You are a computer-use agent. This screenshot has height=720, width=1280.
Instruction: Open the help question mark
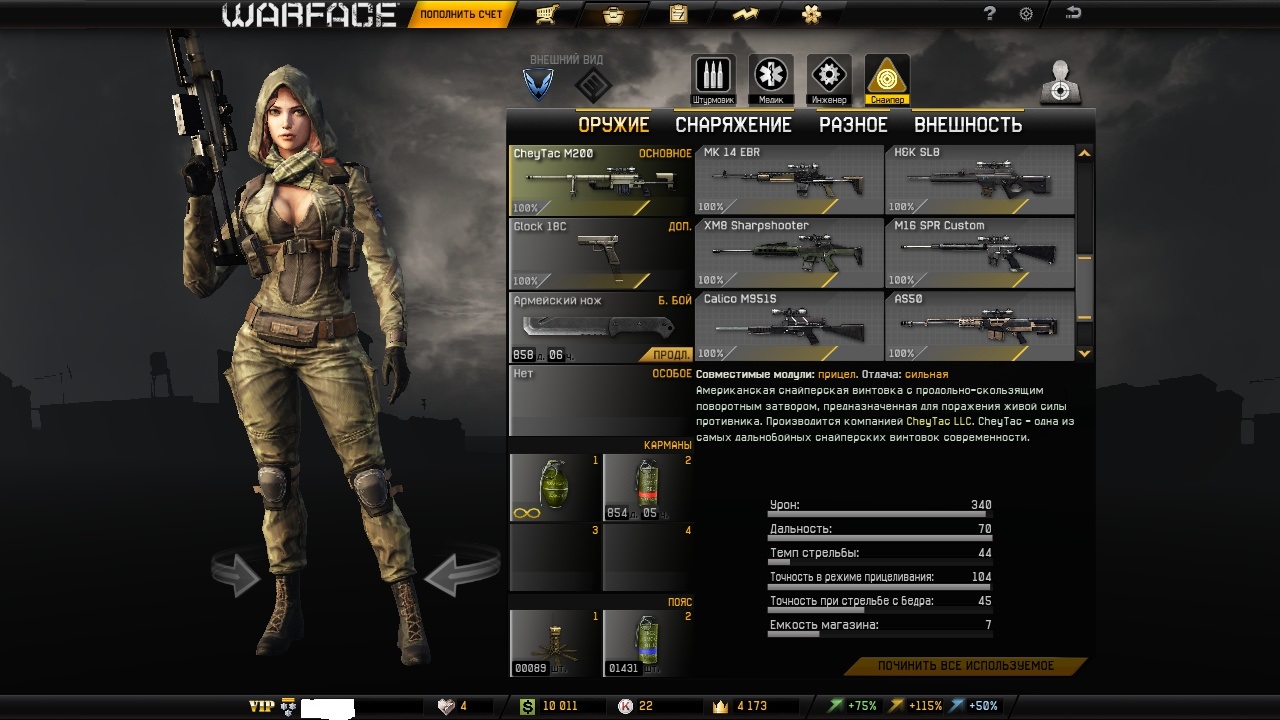[990, 14]
